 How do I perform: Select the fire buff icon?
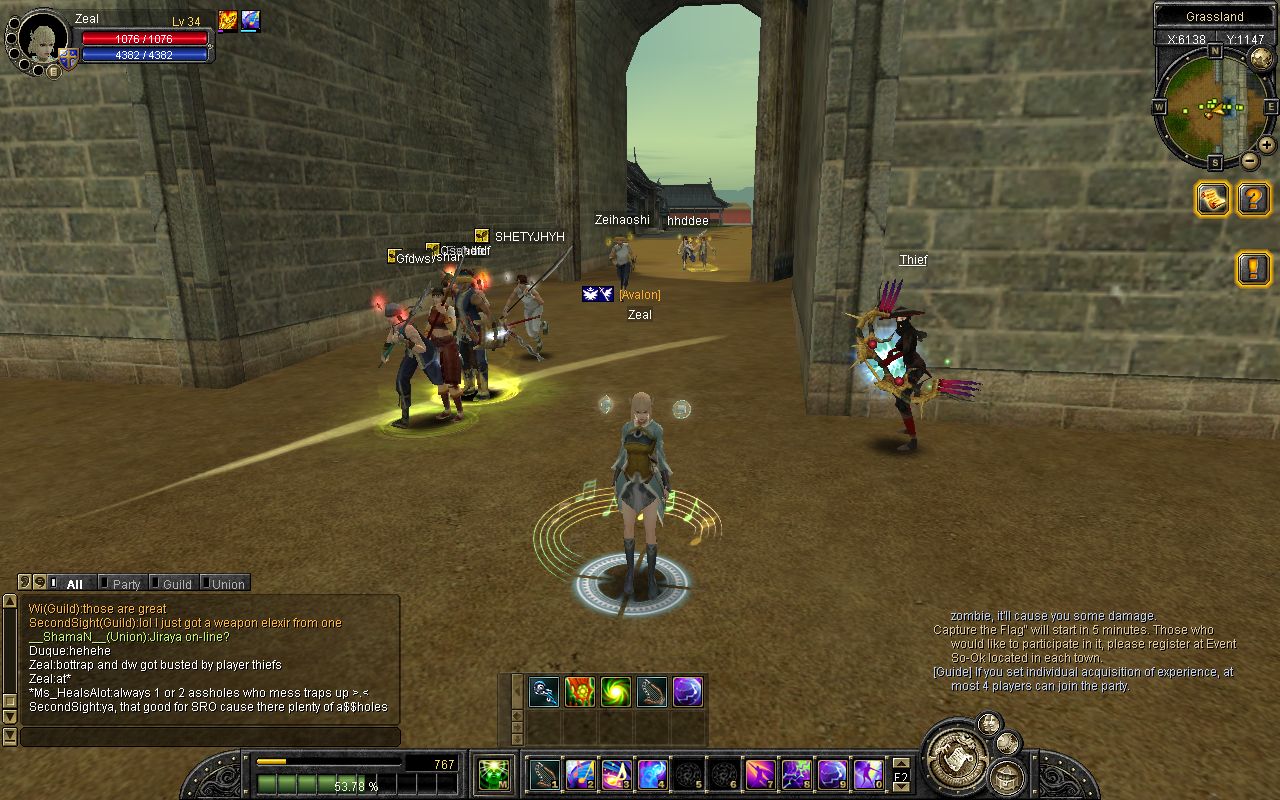coord(228,21)
